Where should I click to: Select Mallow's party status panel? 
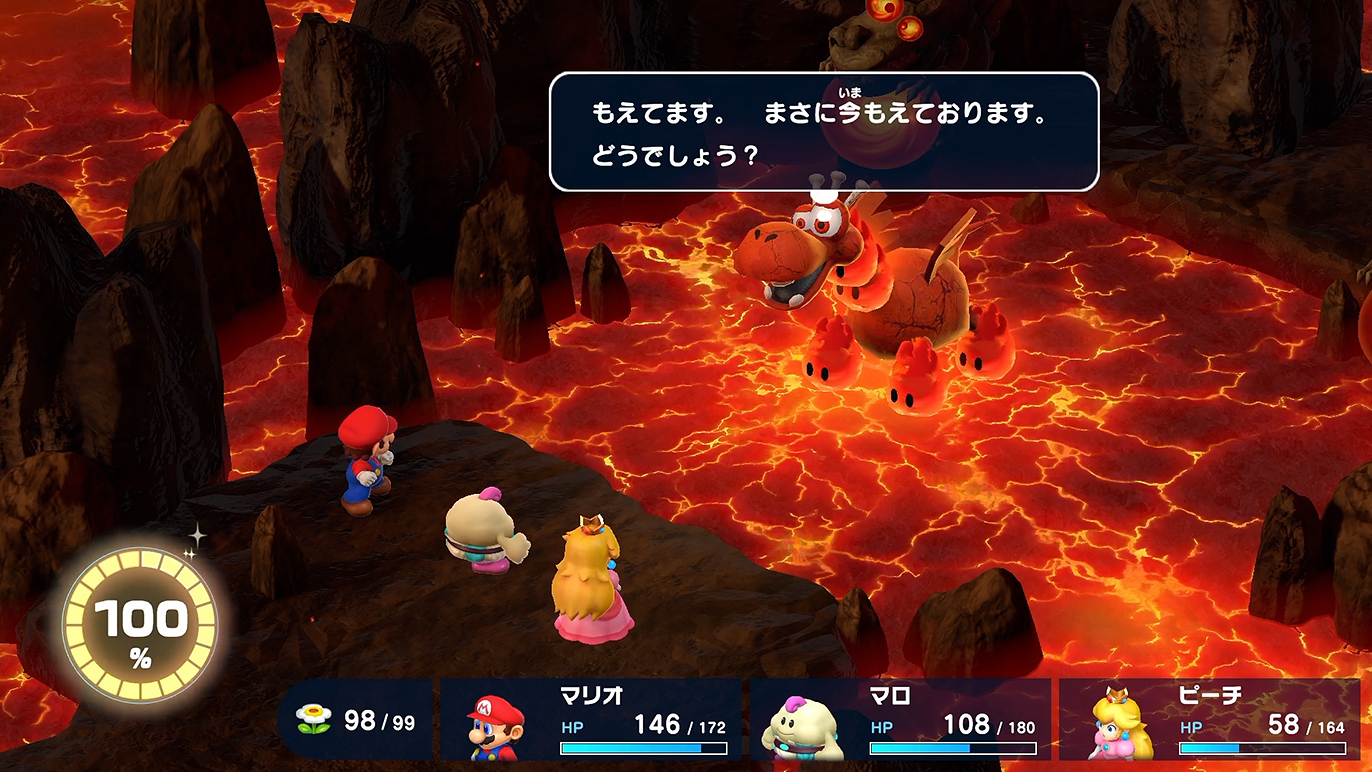(x=900, y=720)
